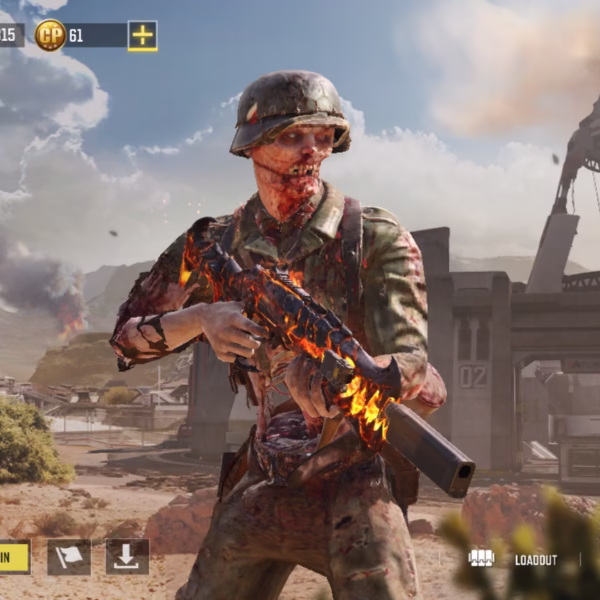Screen dimensions: 600x600
Task: Click the yellow button at the bottom-left edge
Action: [14, 557]
